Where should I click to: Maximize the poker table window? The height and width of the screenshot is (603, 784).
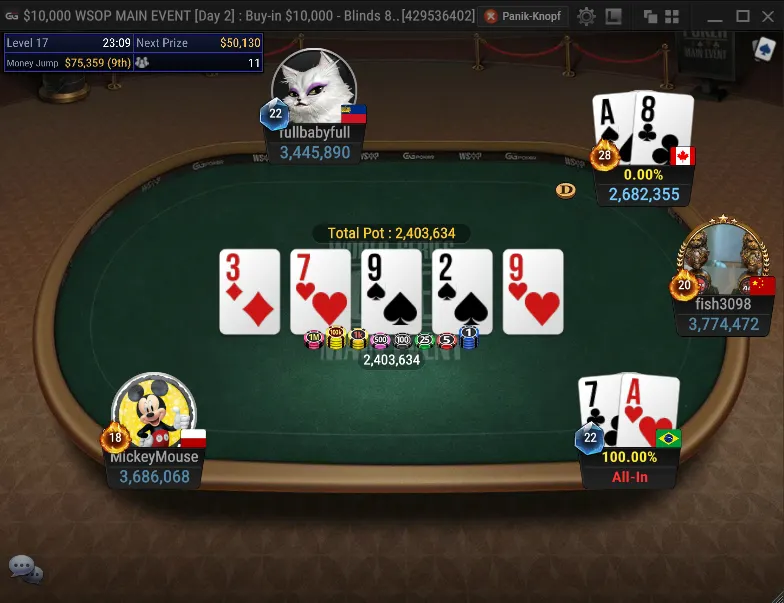click(742, 16)
